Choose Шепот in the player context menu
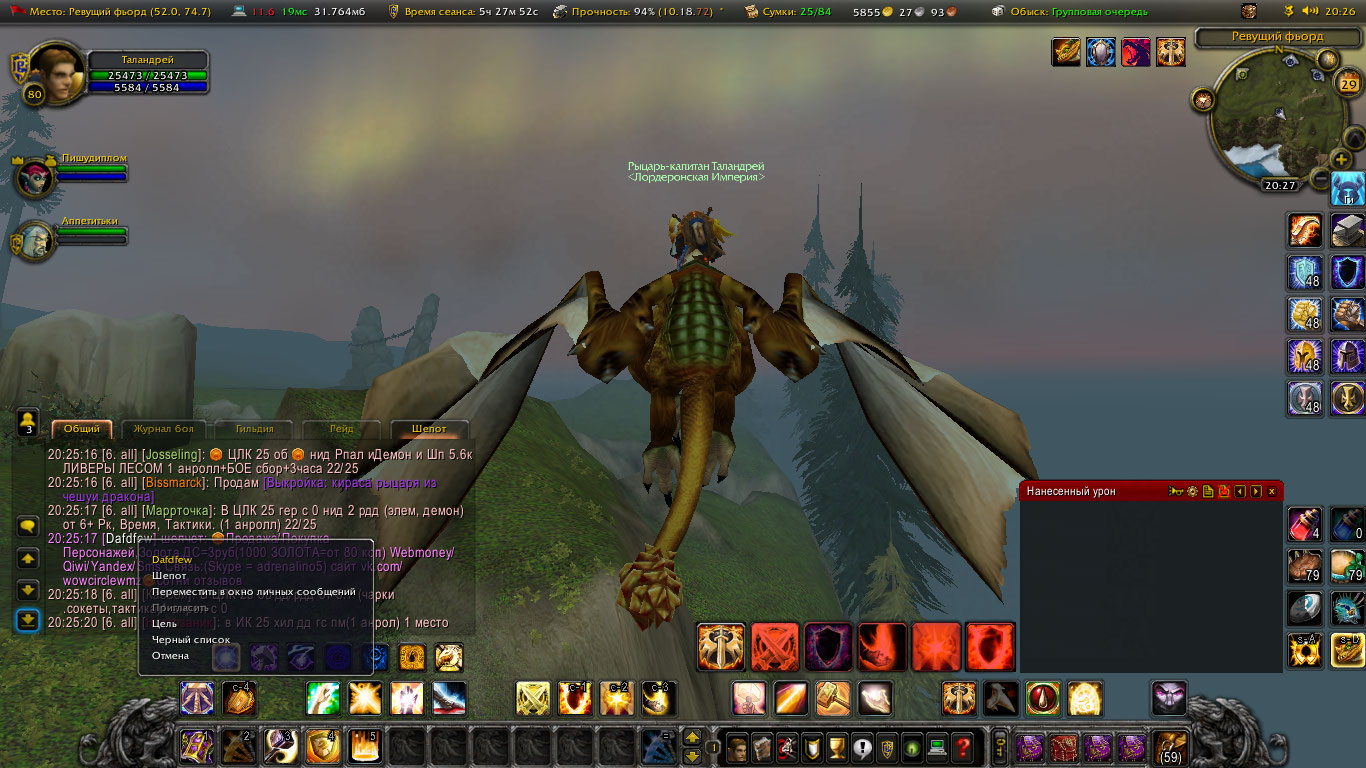The height and width of the screenshot is (768, 1366). [170, 576]
